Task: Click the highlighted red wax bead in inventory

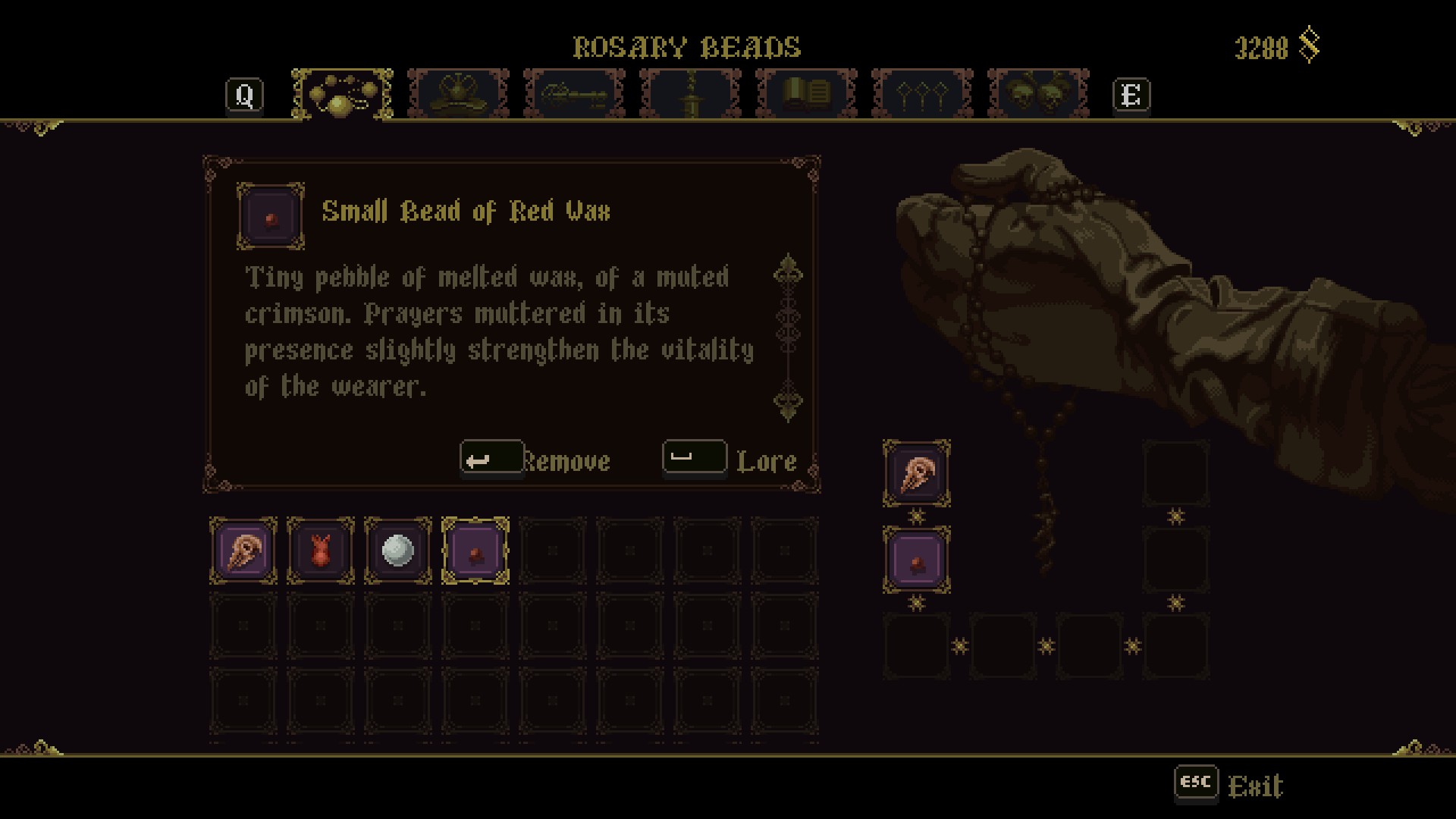Action: pos(475,551)
